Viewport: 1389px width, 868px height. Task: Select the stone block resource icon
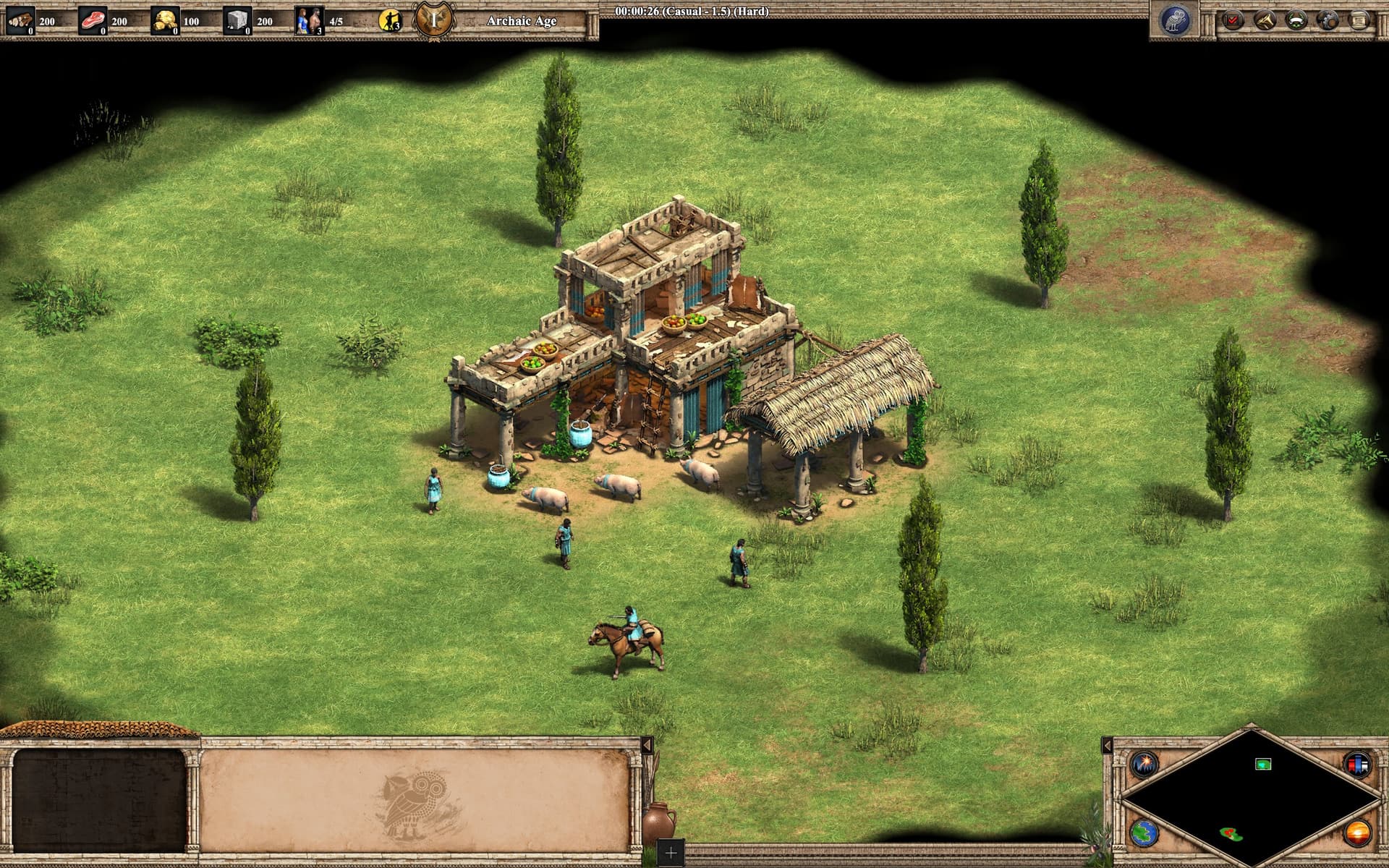click(237, 21)
